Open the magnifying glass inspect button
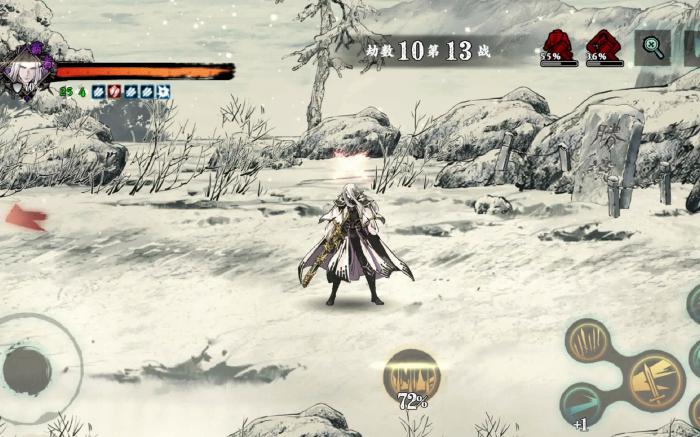700x437 pixels. click(653, 47)
